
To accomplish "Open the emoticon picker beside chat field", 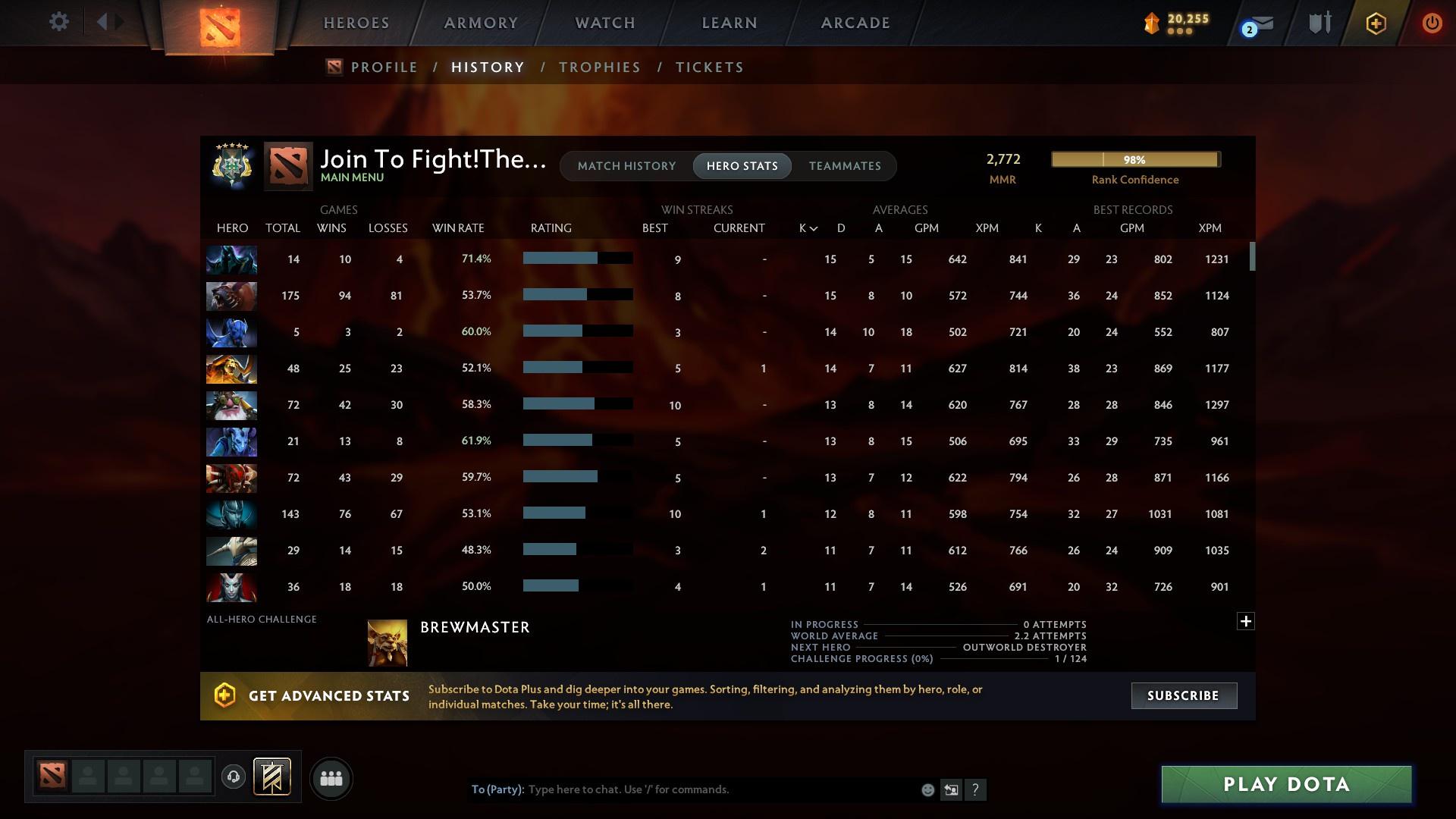I will [927, 789].
